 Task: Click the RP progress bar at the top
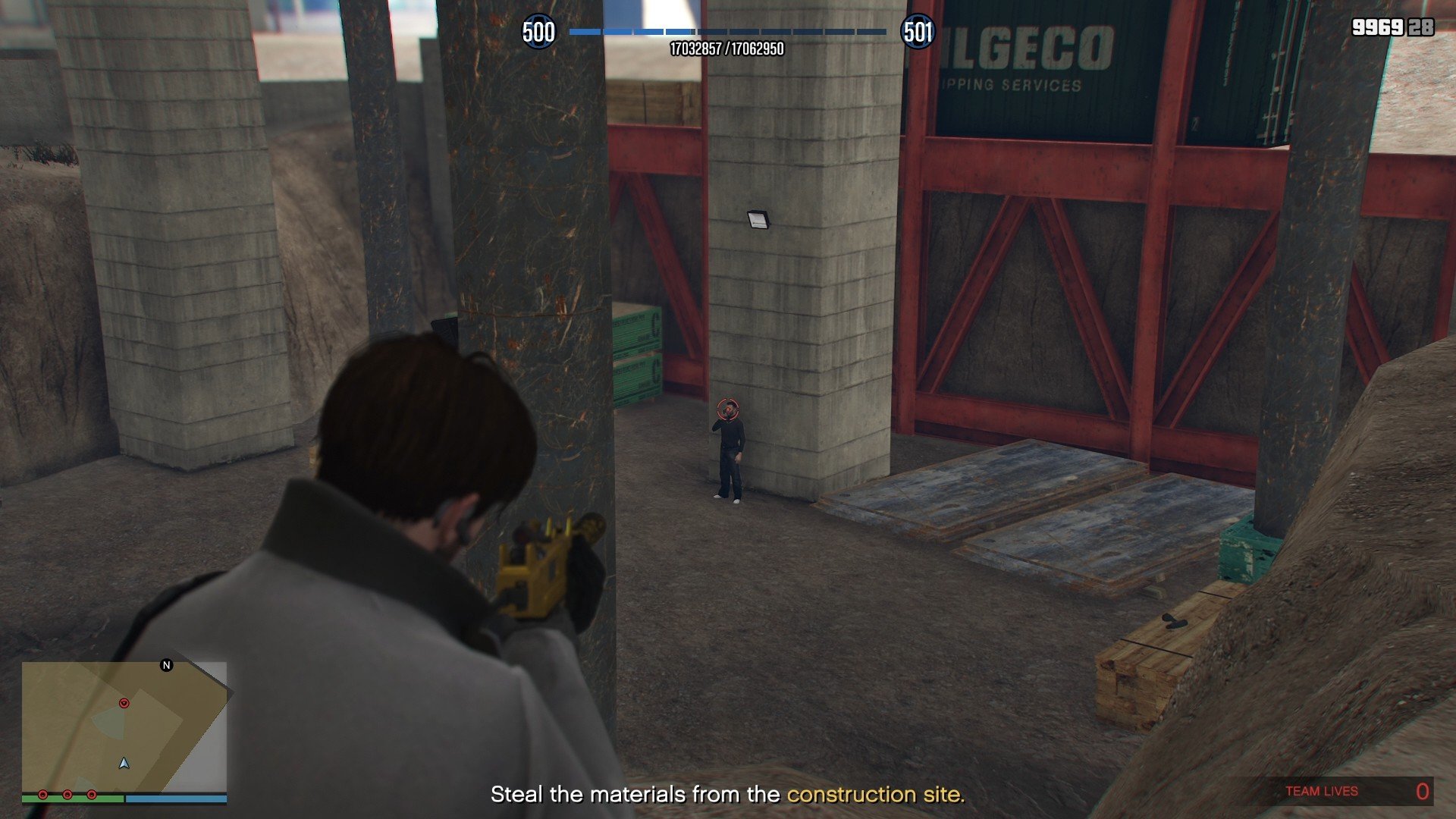[726, 33]
